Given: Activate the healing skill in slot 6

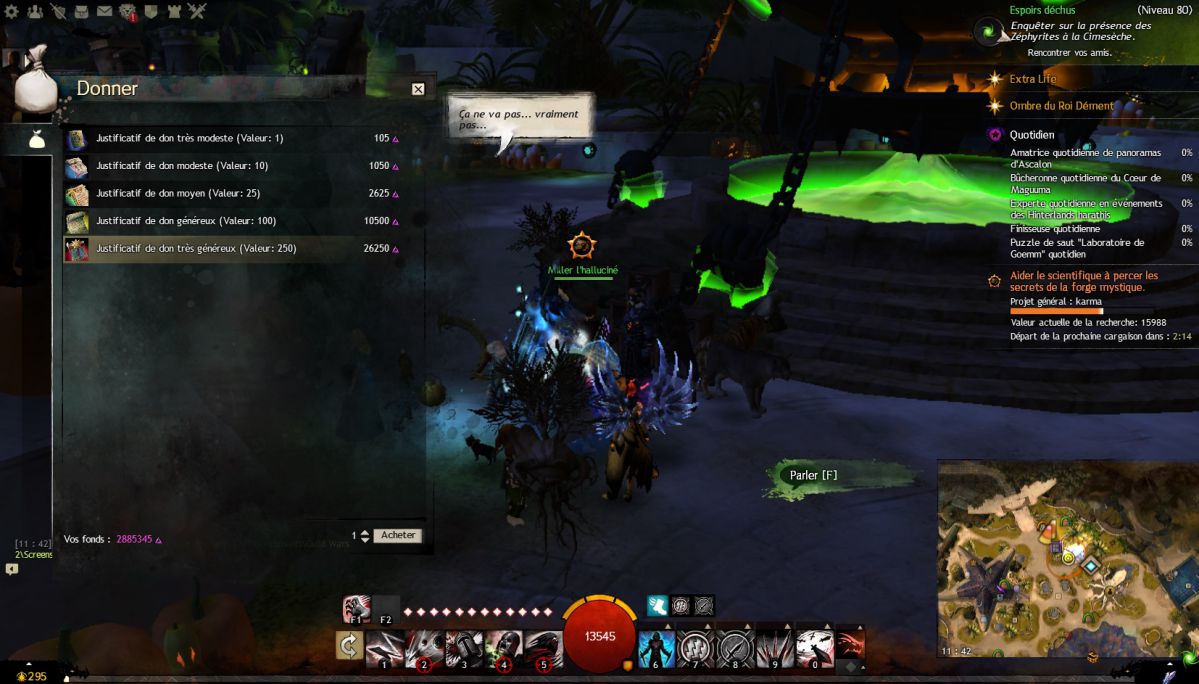Looking at the screenshot, I should pos(657,648).
